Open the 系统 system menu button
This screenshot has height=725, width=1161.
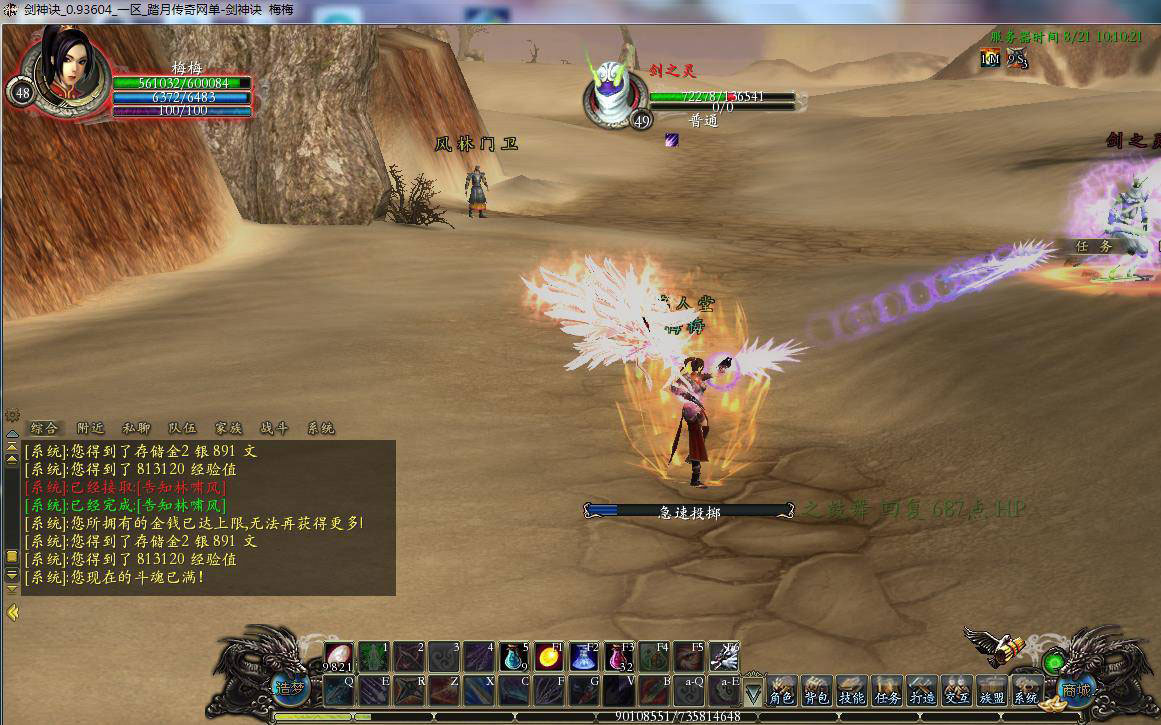coord(1026,691)
